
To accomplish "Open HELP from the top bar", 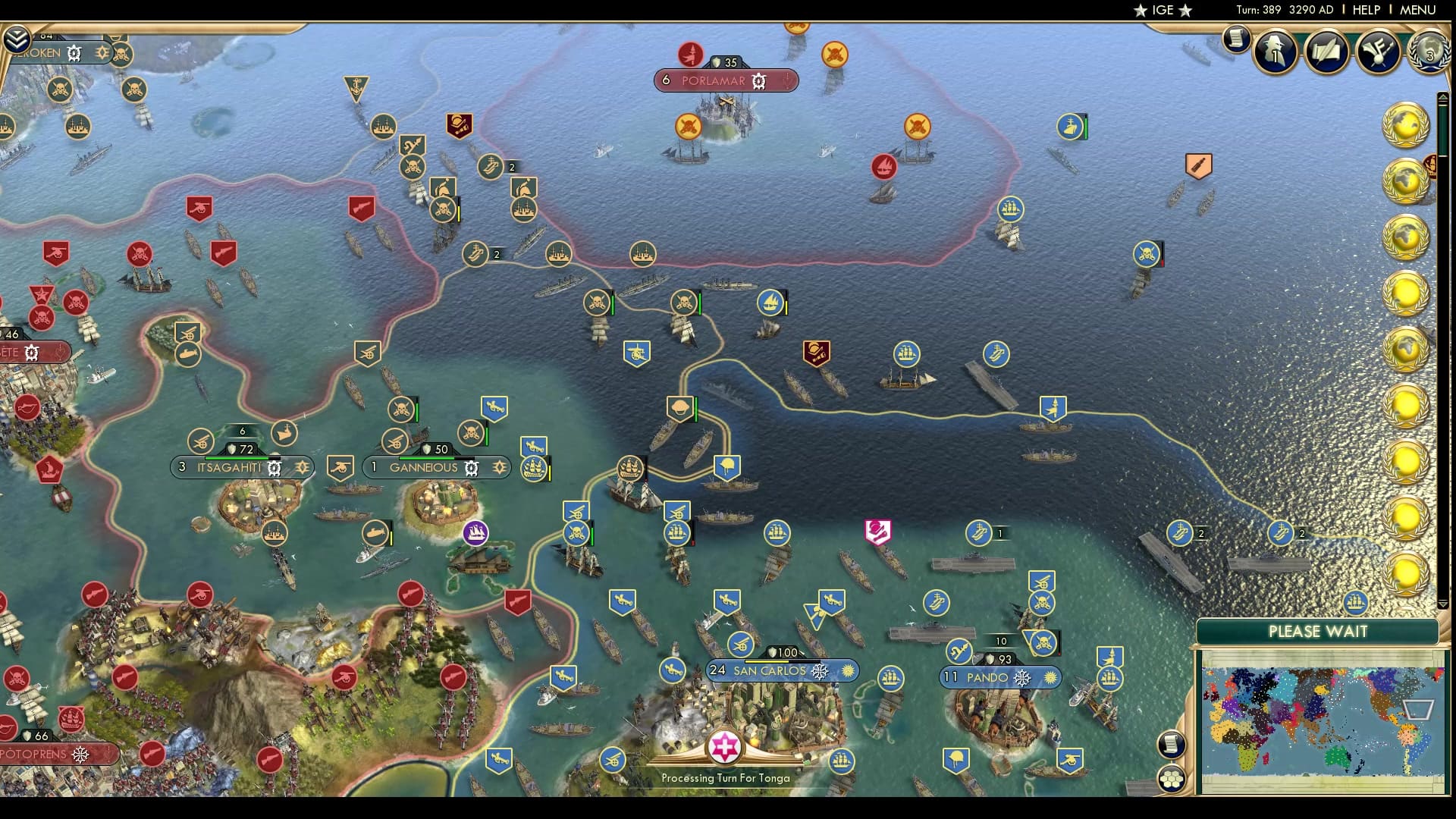I will coord(1365,10).
